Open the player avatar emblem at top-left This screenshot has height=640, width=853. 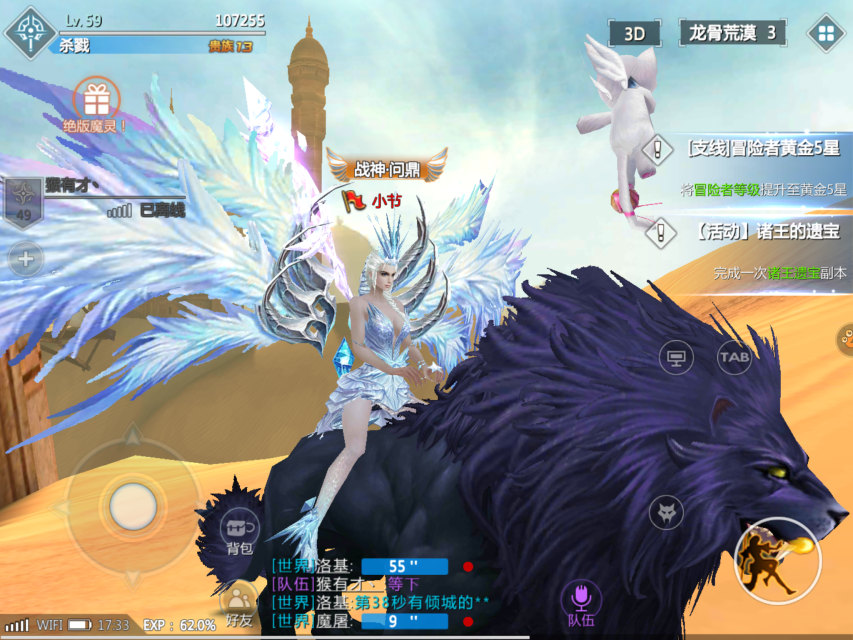pos(29,31)
